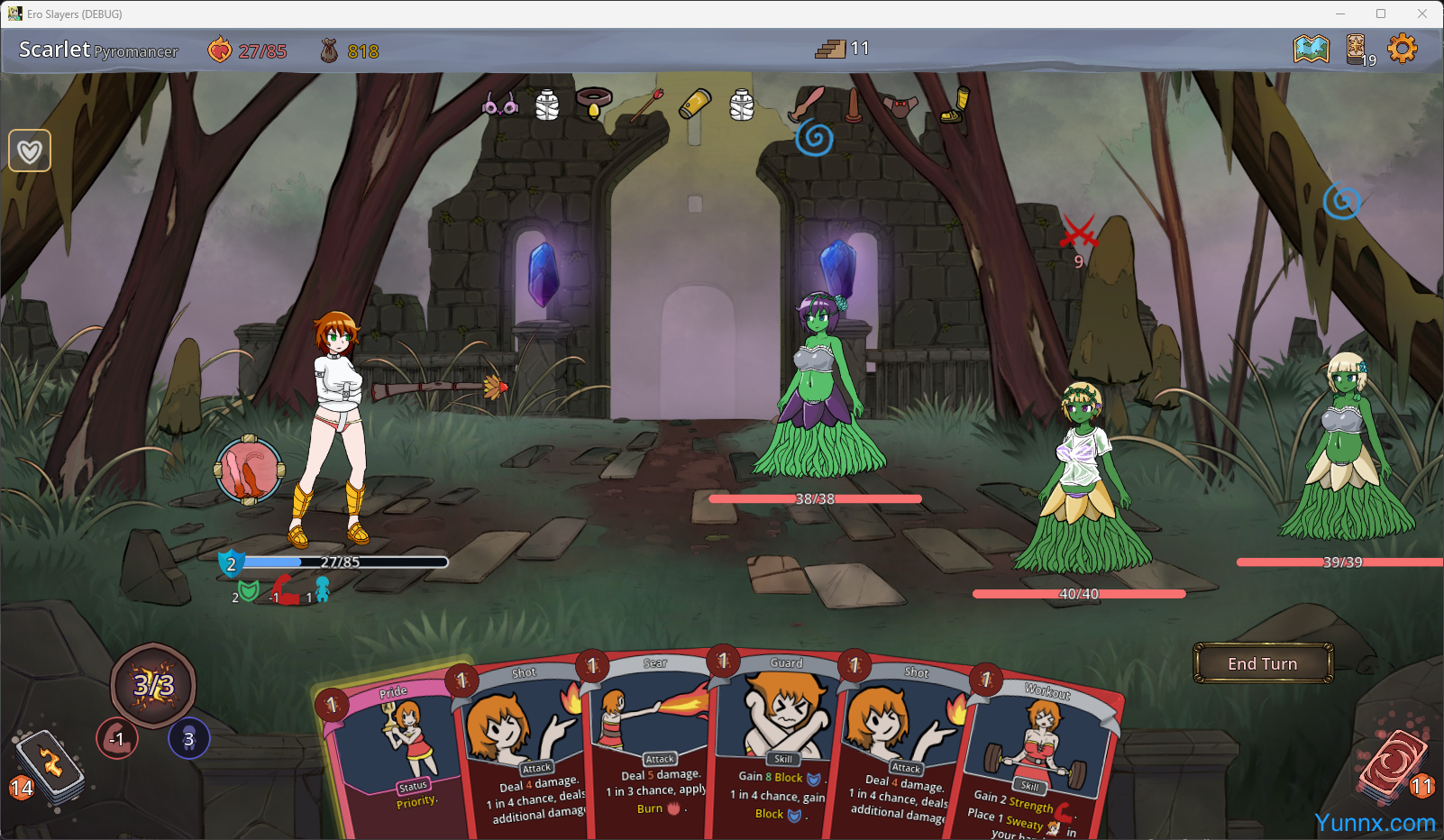Choose the Guard skill card

point(782,748)
